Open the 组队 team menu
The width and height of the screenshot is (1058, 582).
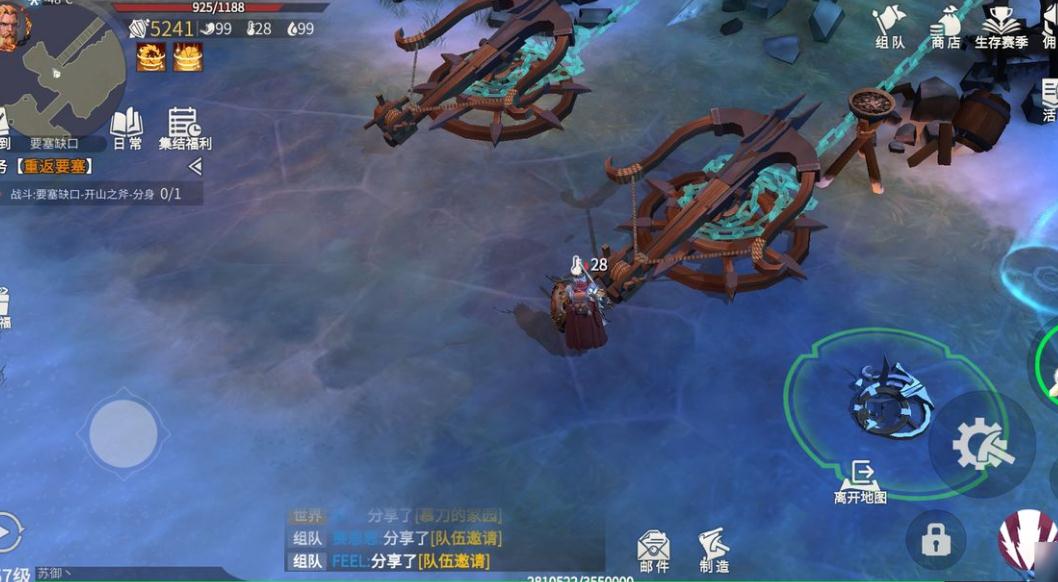point(889,27)
